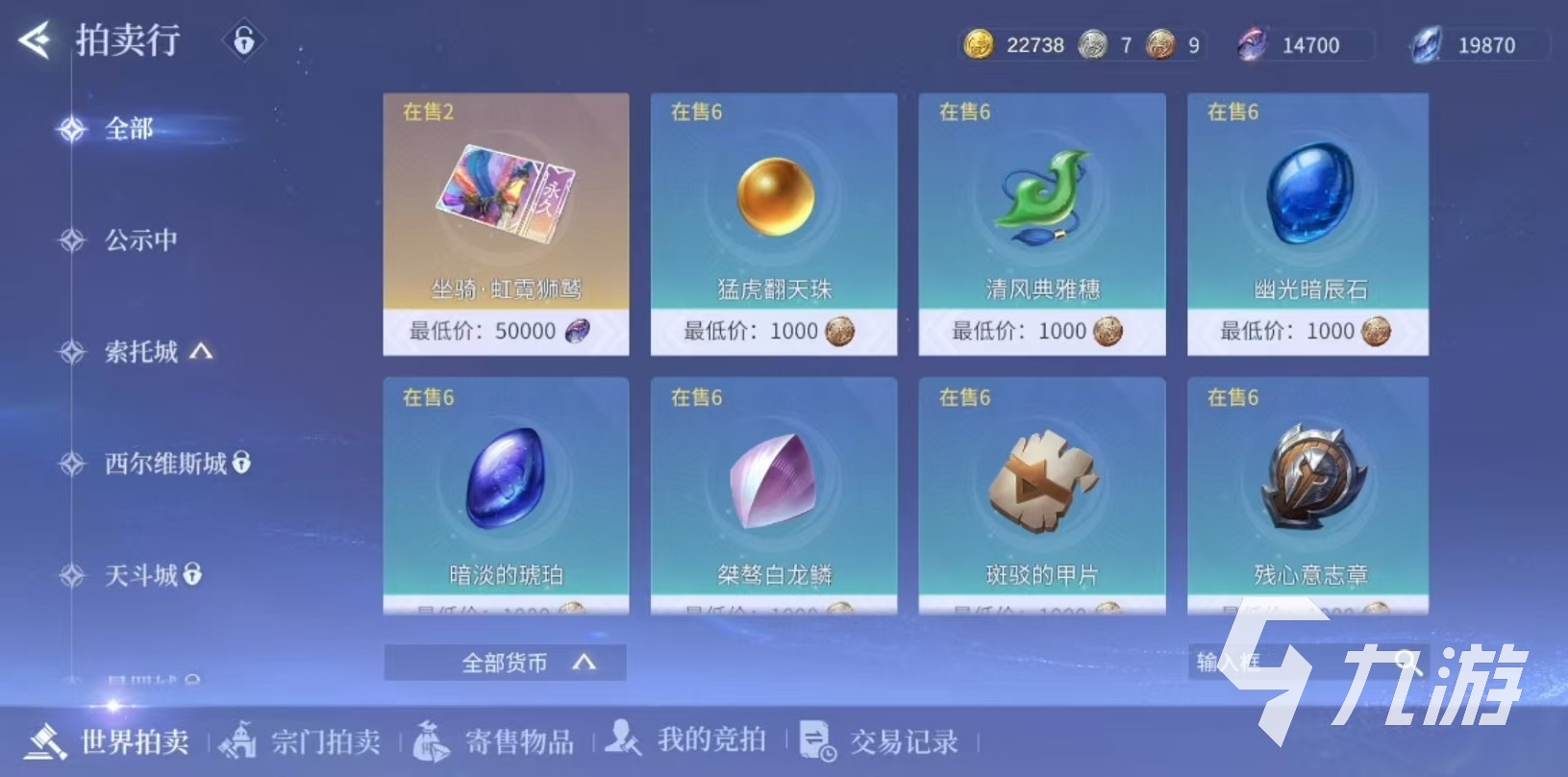
Task: Click the gold coin currency icon
Action: pos(978,44)
